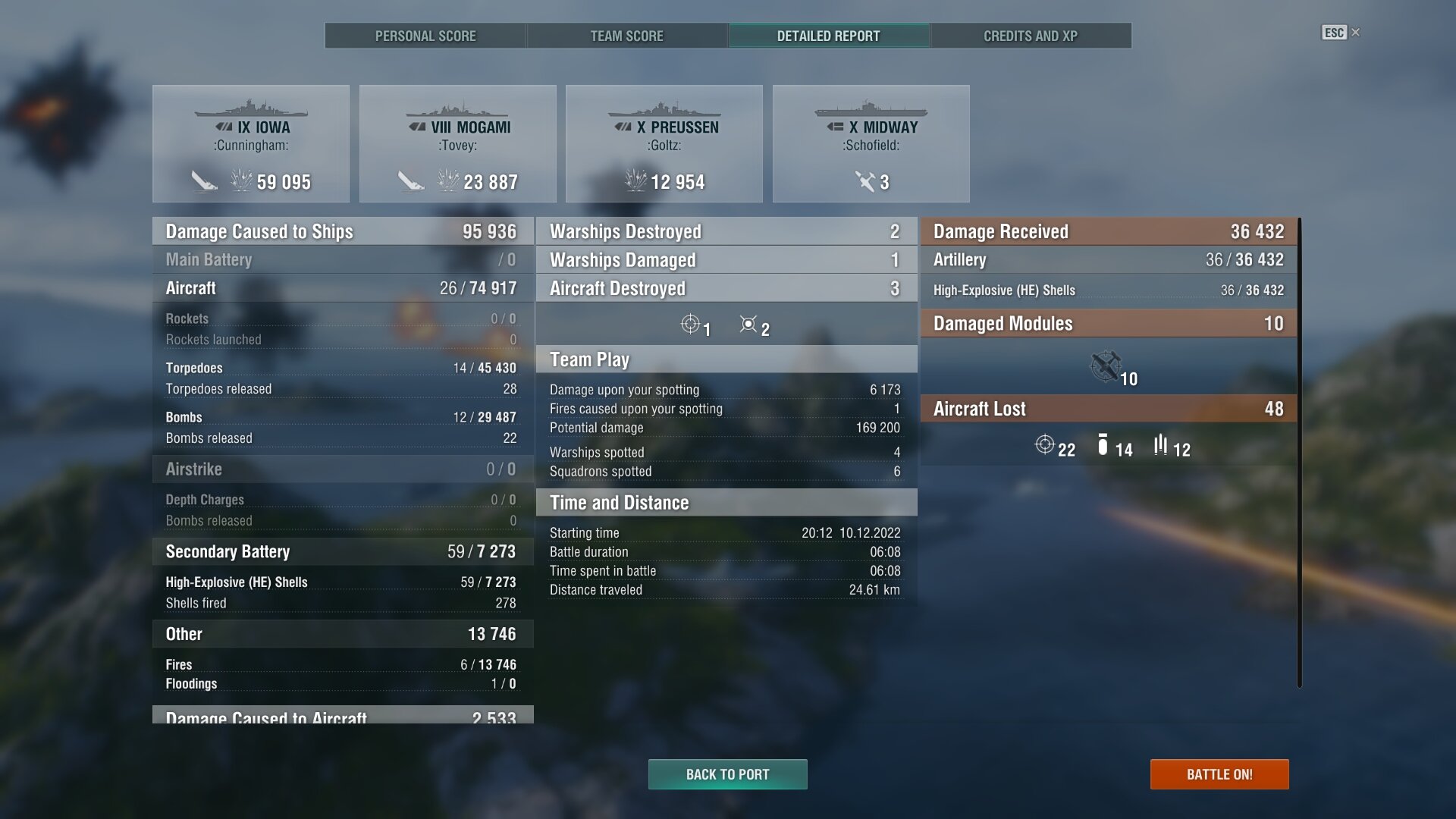Show the Credits and XP tab
This screenshot has height=819, width=1456.
click(x=1030, y=36)
